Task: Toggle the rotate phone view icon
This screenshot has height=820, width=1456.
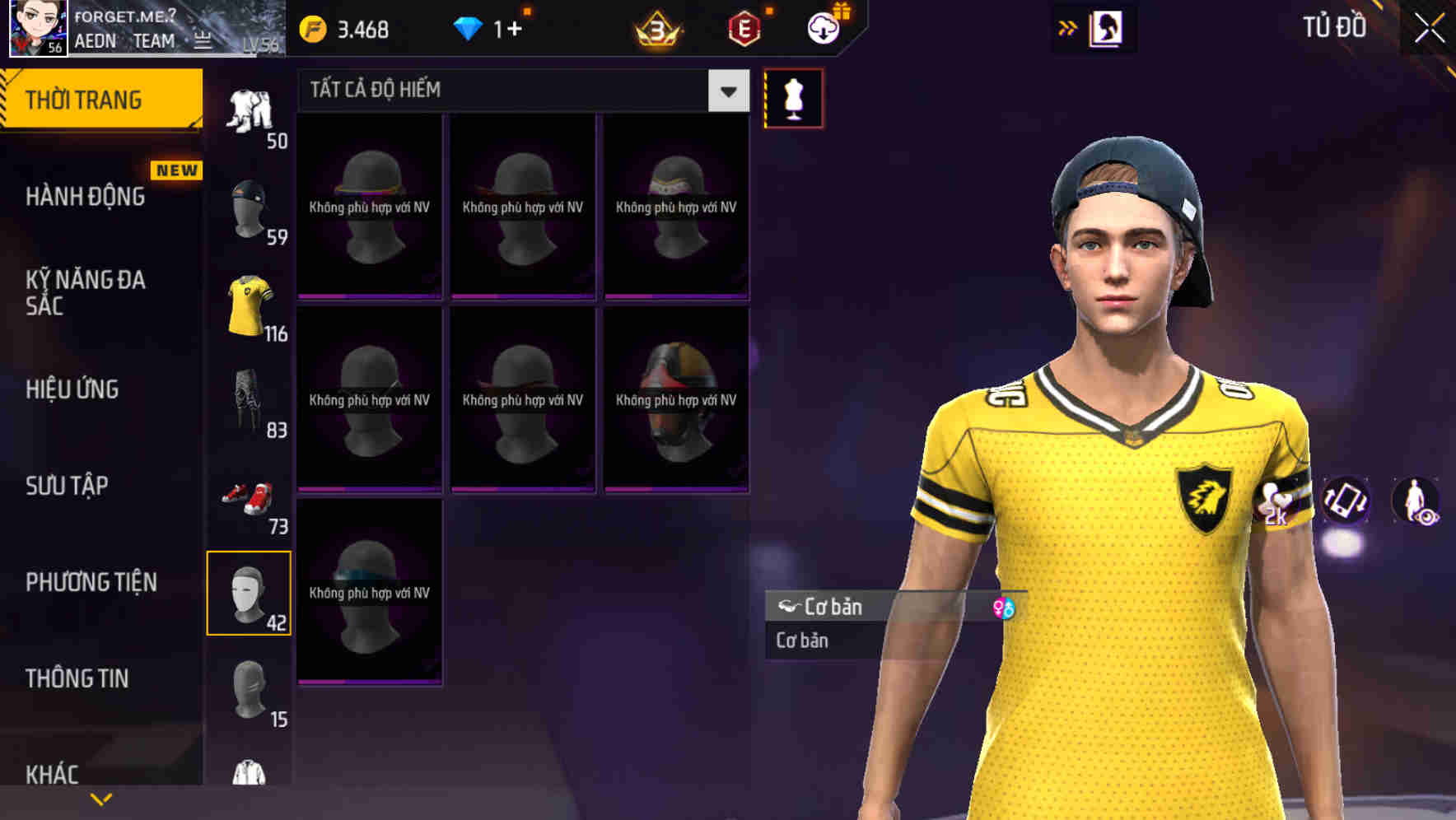Action: click(1346, 502)
